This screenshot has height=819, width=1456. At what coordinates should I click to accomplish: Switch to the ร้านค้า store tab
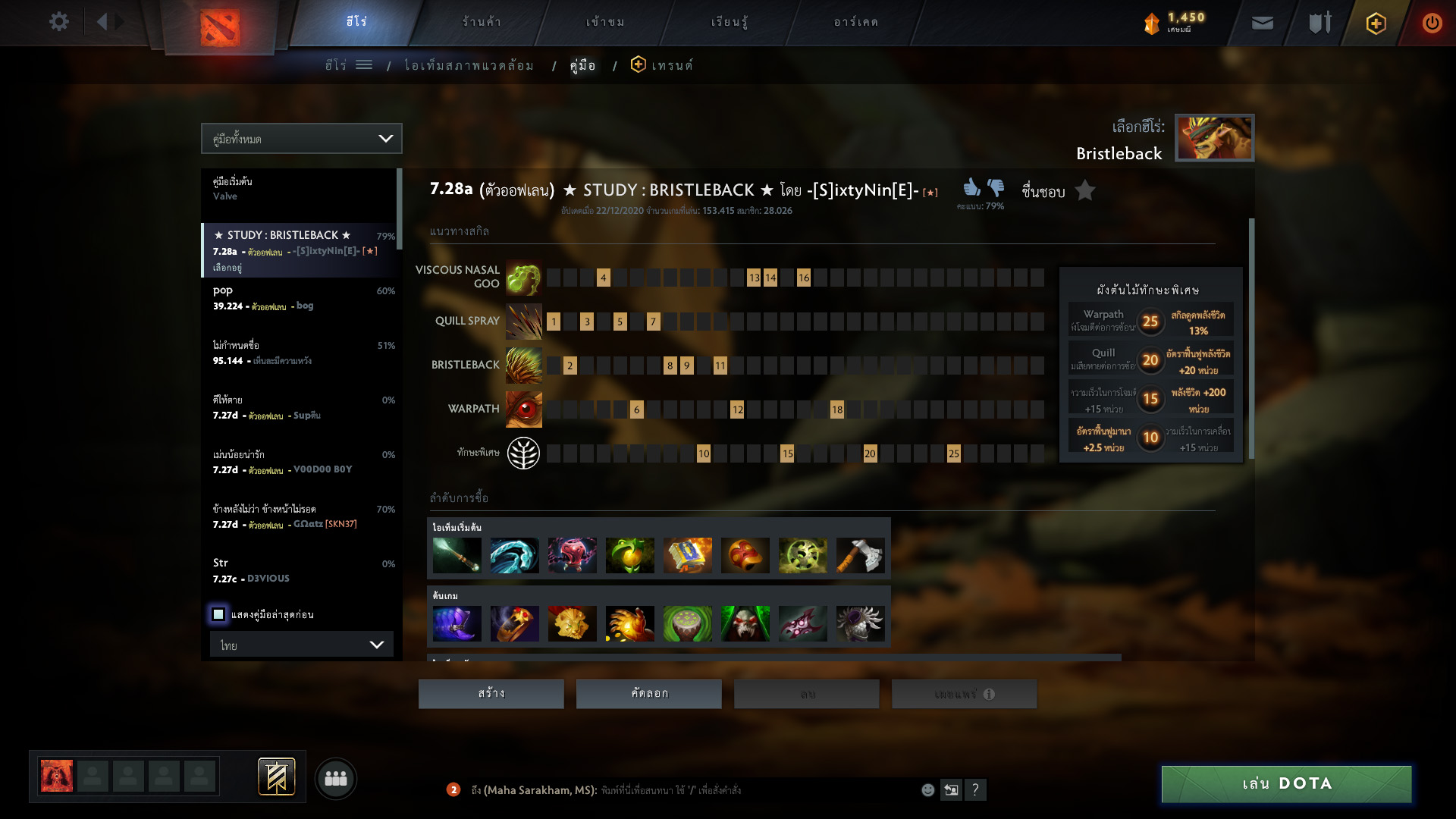[x=482, y=22]
